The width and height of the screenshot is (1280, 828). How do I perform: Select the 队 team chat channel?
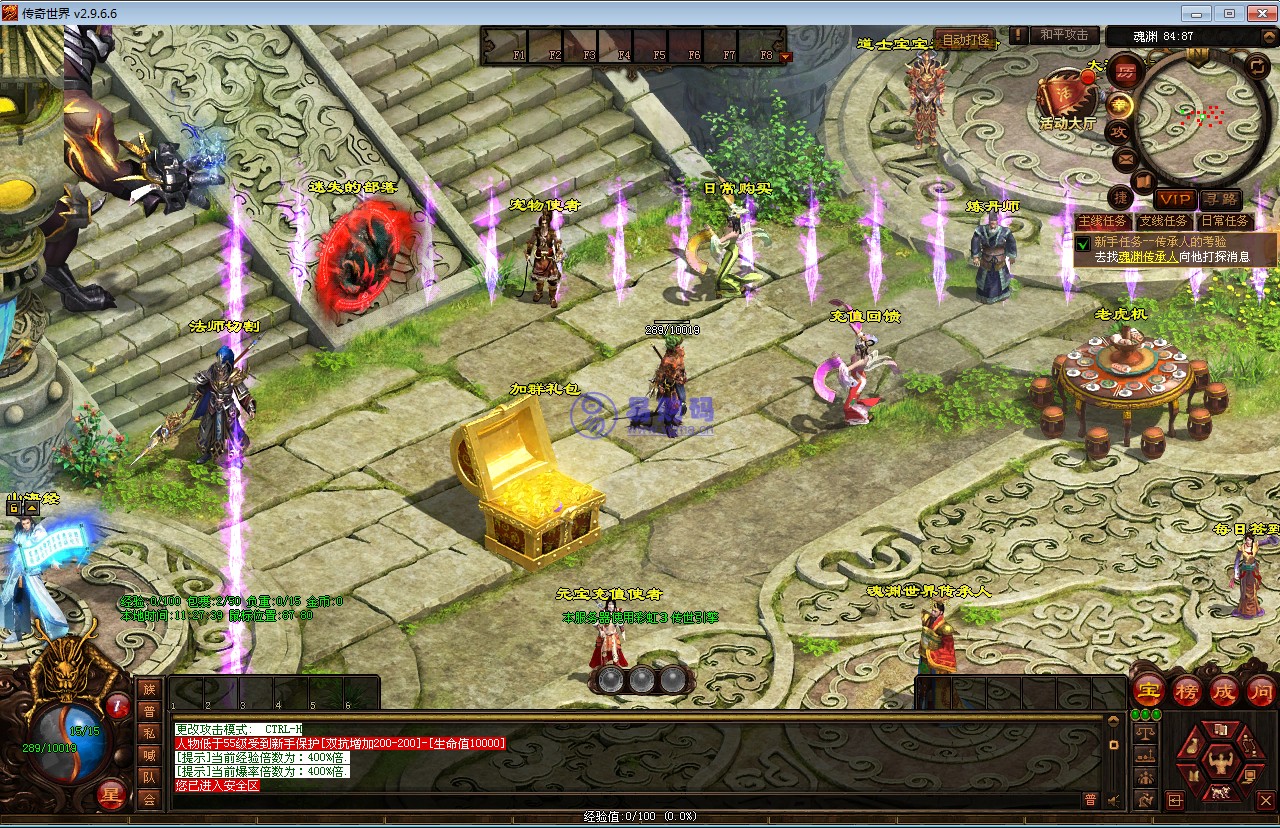149,777
